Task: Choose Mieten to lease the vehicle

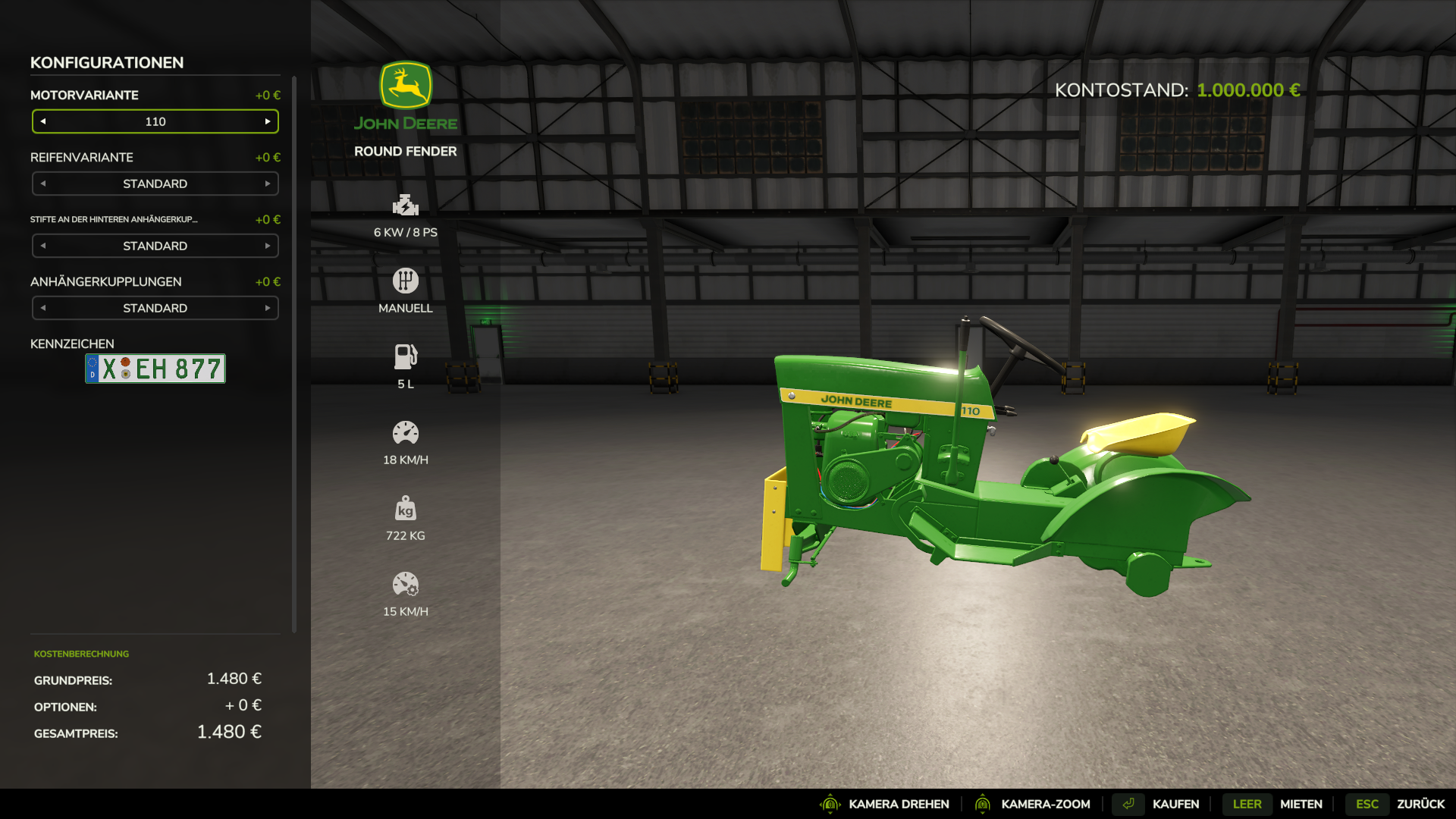Action: [1301, 804]
